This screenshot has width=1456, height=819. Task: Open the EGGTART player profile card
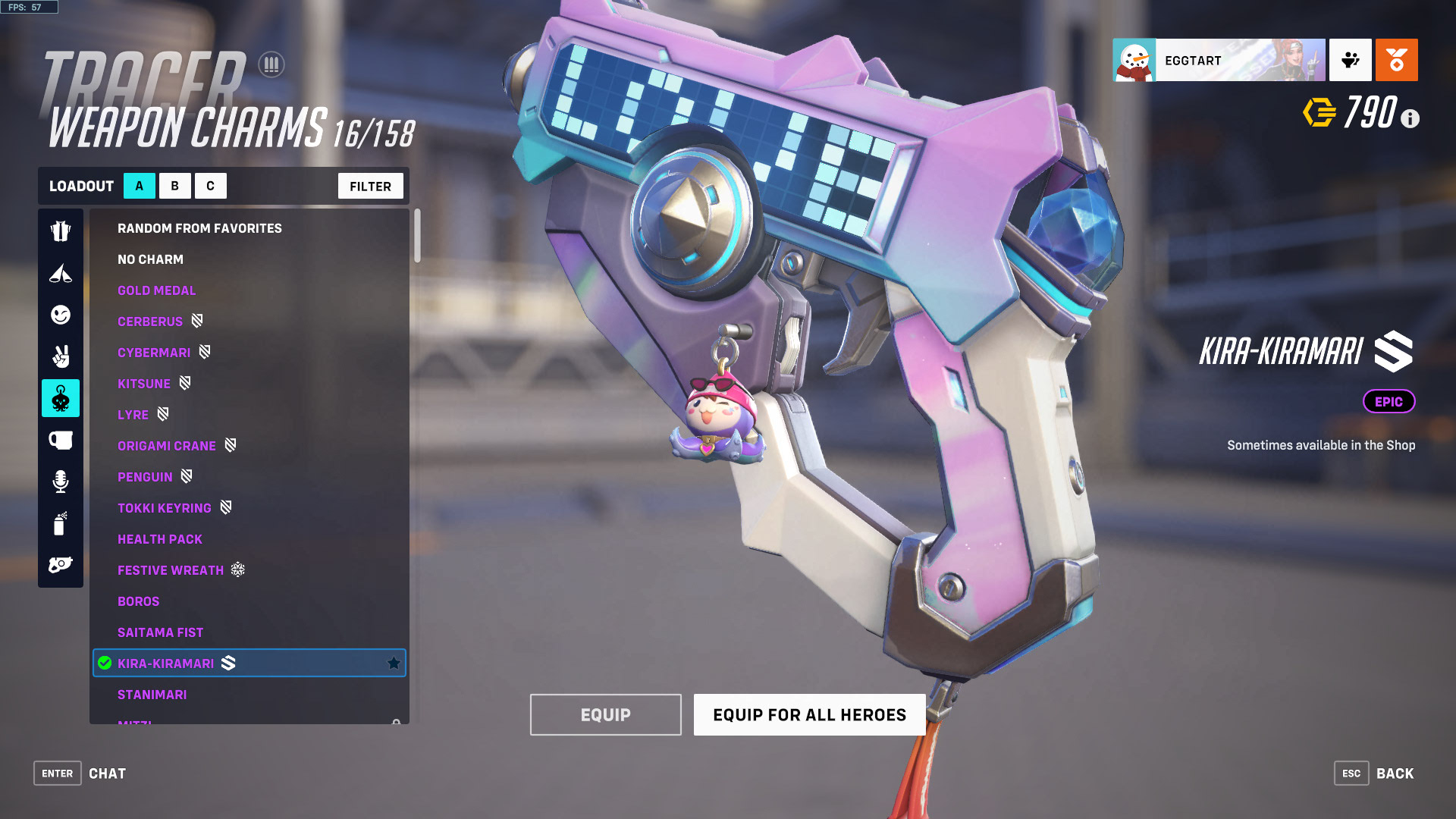point(1219,60)
